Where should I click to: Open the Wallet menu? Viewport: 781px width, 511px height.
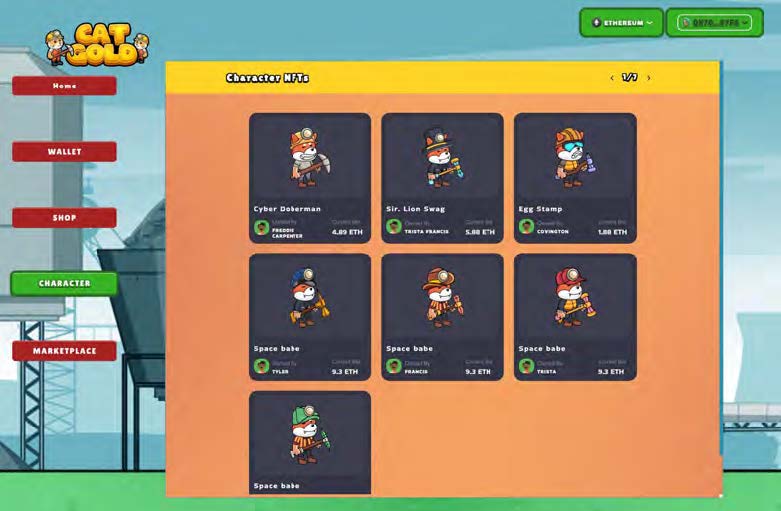64,152
